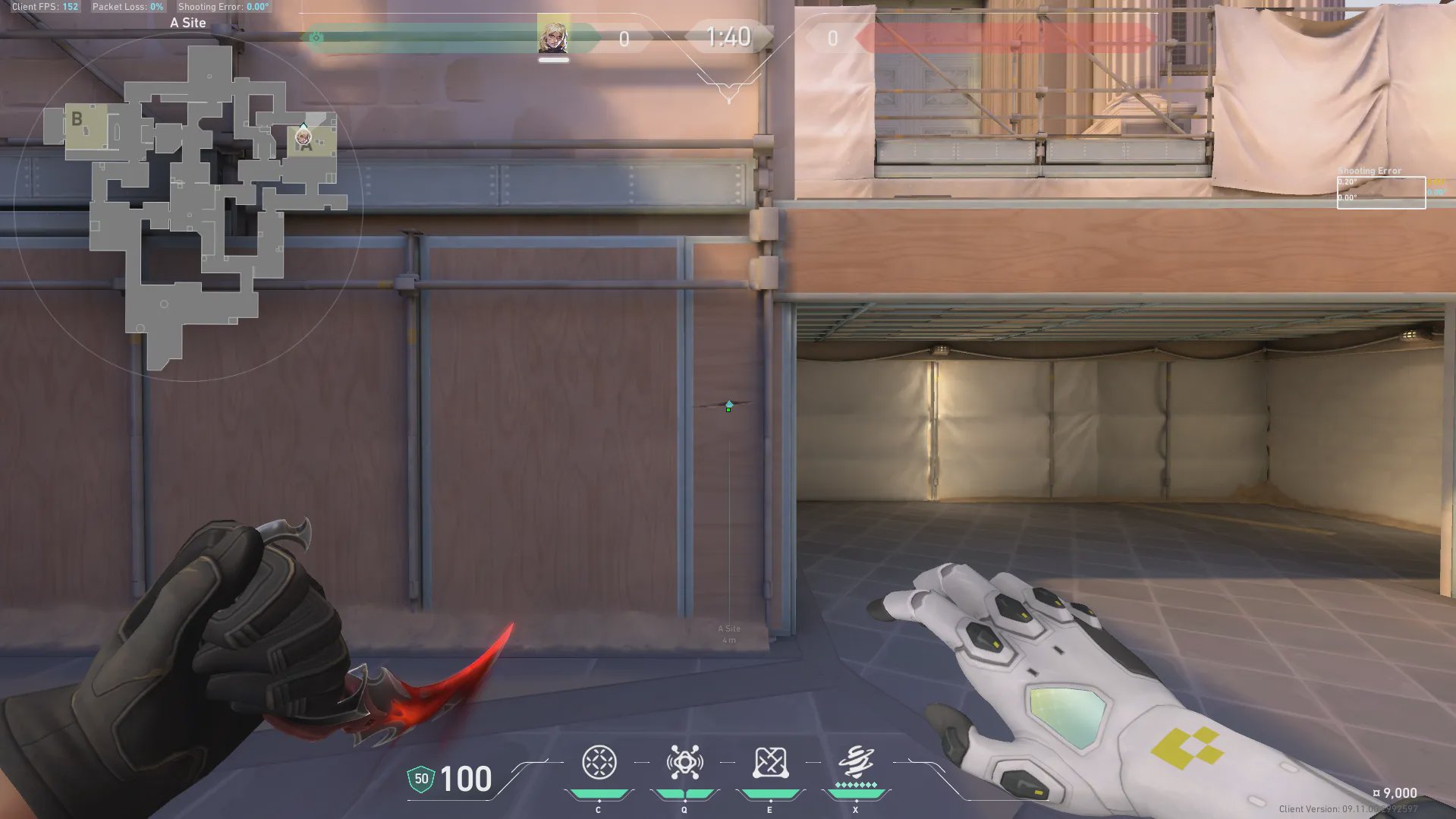The width and height of the screenshot is (1456, 819).
Task: Select the B site marker on the minimap
Action: (77, 120)
